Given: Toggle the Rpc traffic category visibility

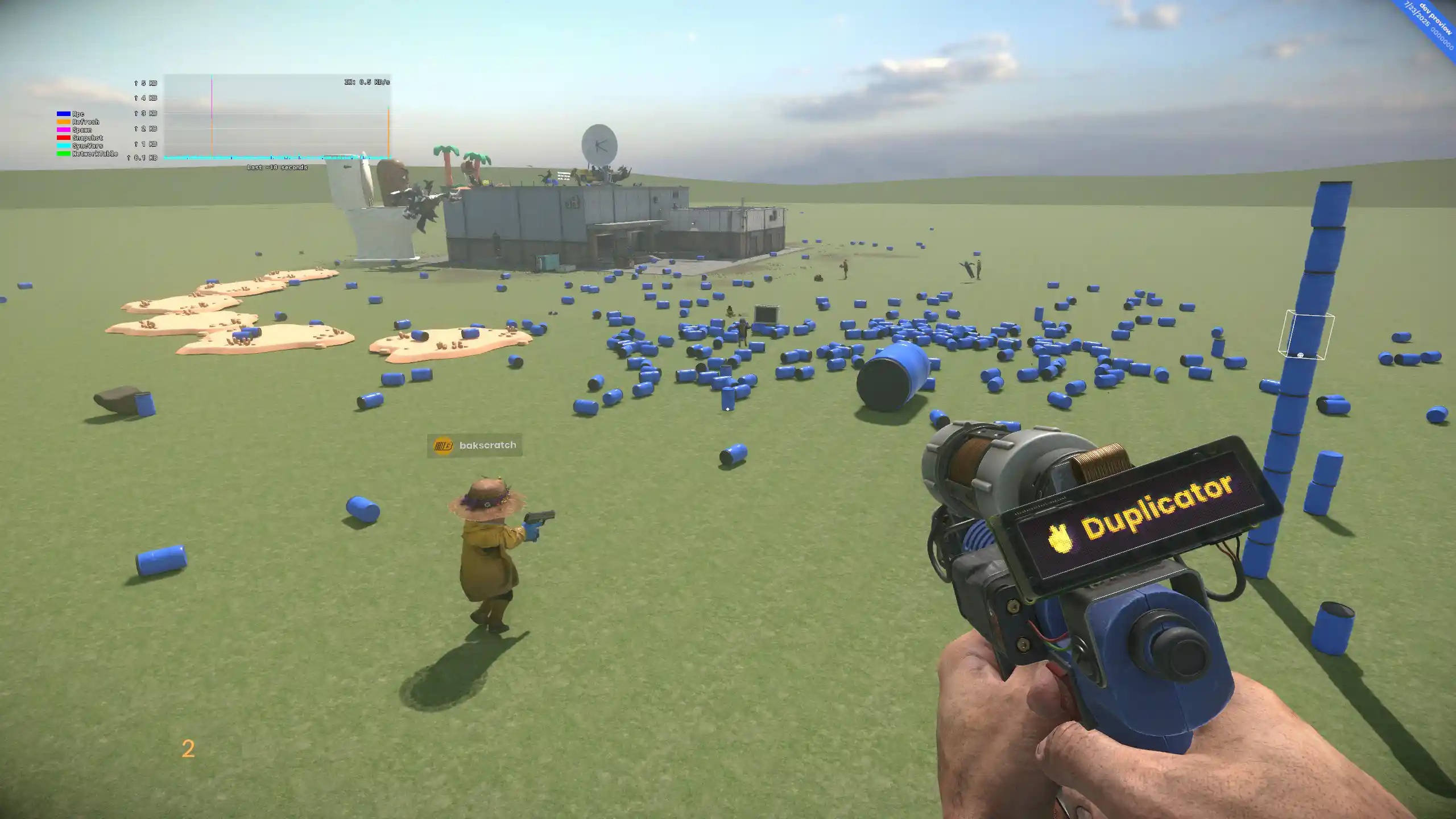Looking at the screenshot, I should click(63, 114).
